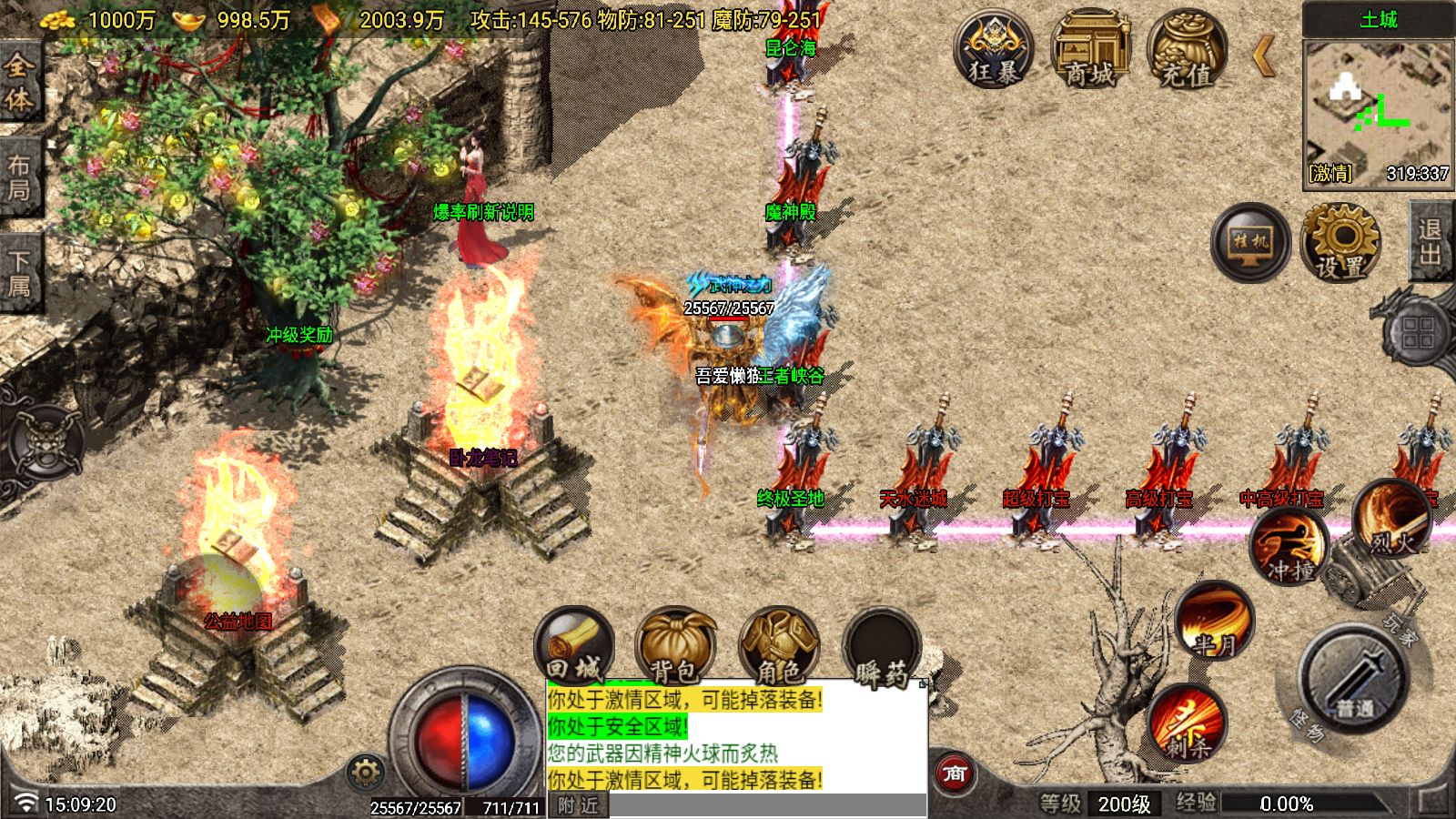Screen dimensions: 1456x819
Task: Cast the 烈火 skill
Action: pos(1391,521)
